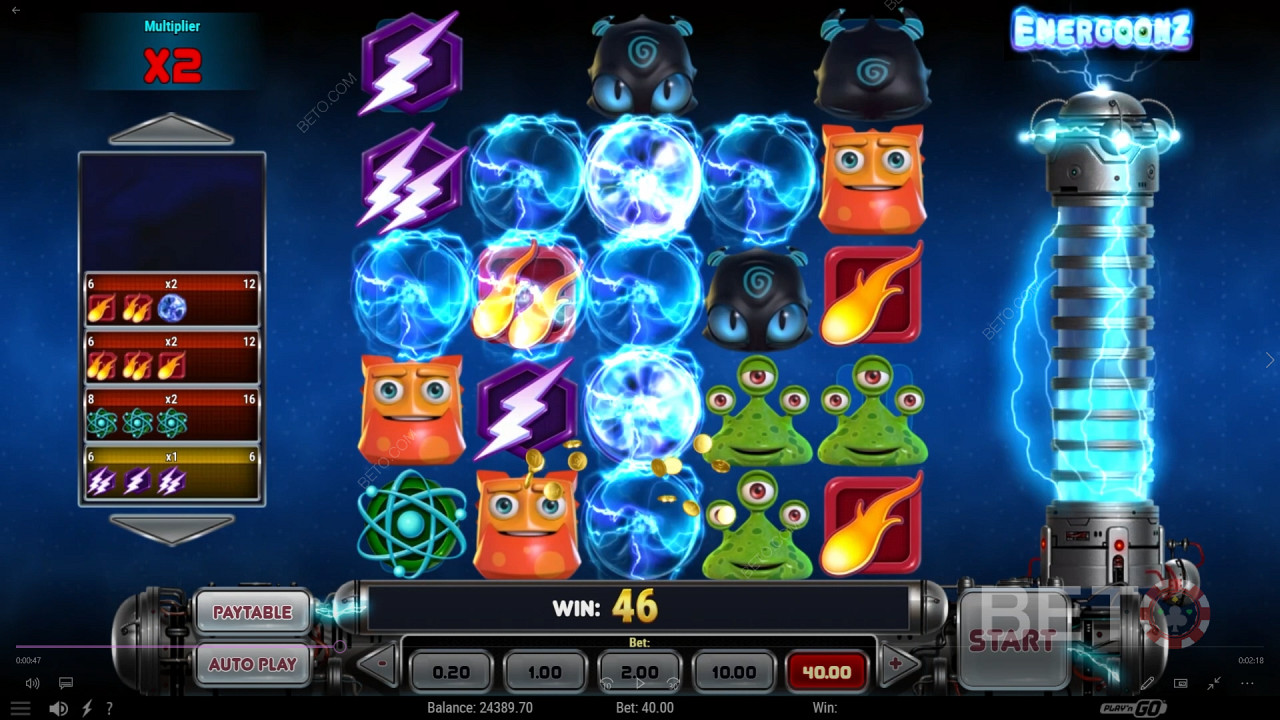Toggle the game sound speaker icon
1280x720 pixels.
59,708
